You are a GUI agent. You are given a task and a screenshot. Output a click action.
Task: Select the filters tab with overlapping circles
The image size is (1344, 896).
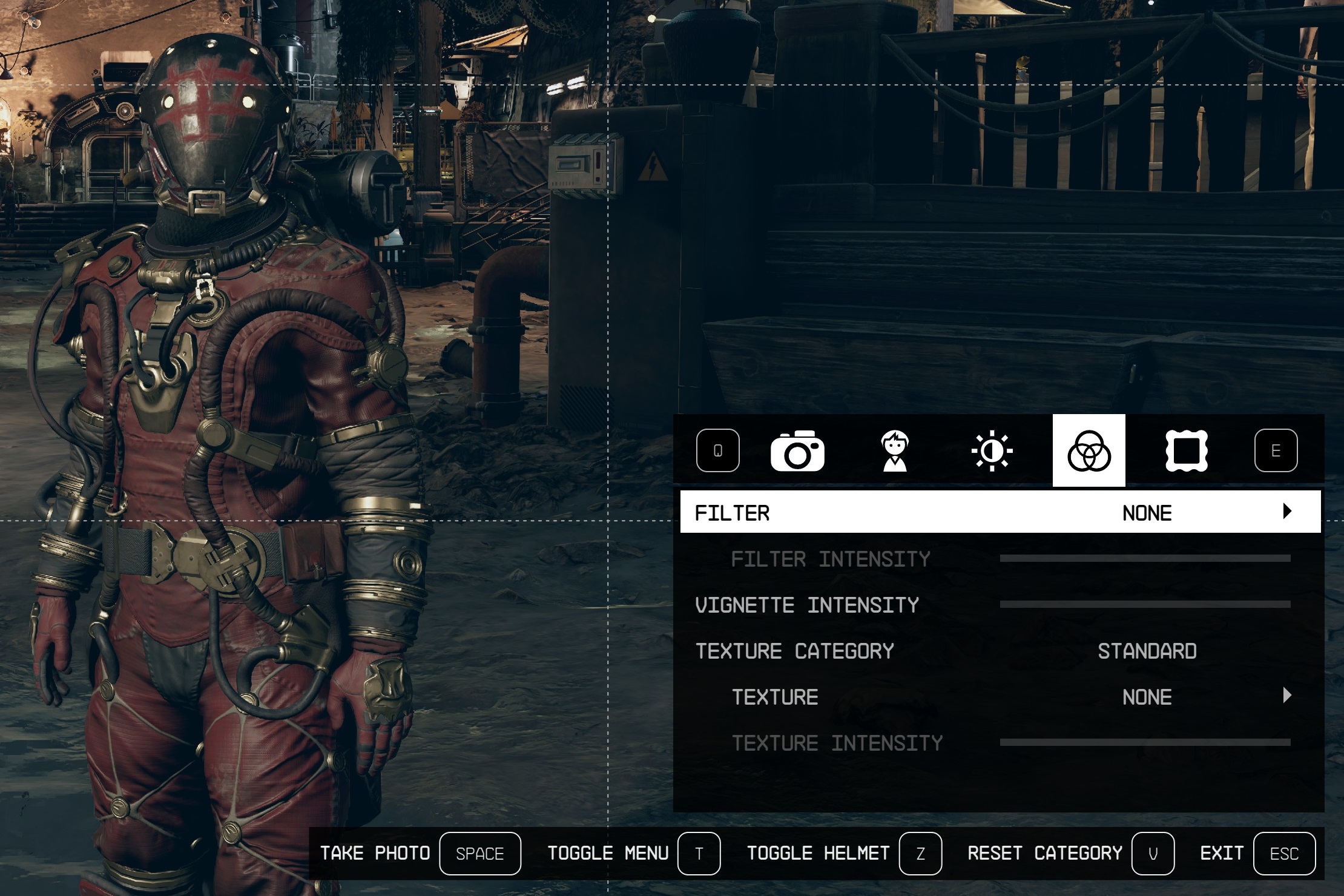[1089, 451]
